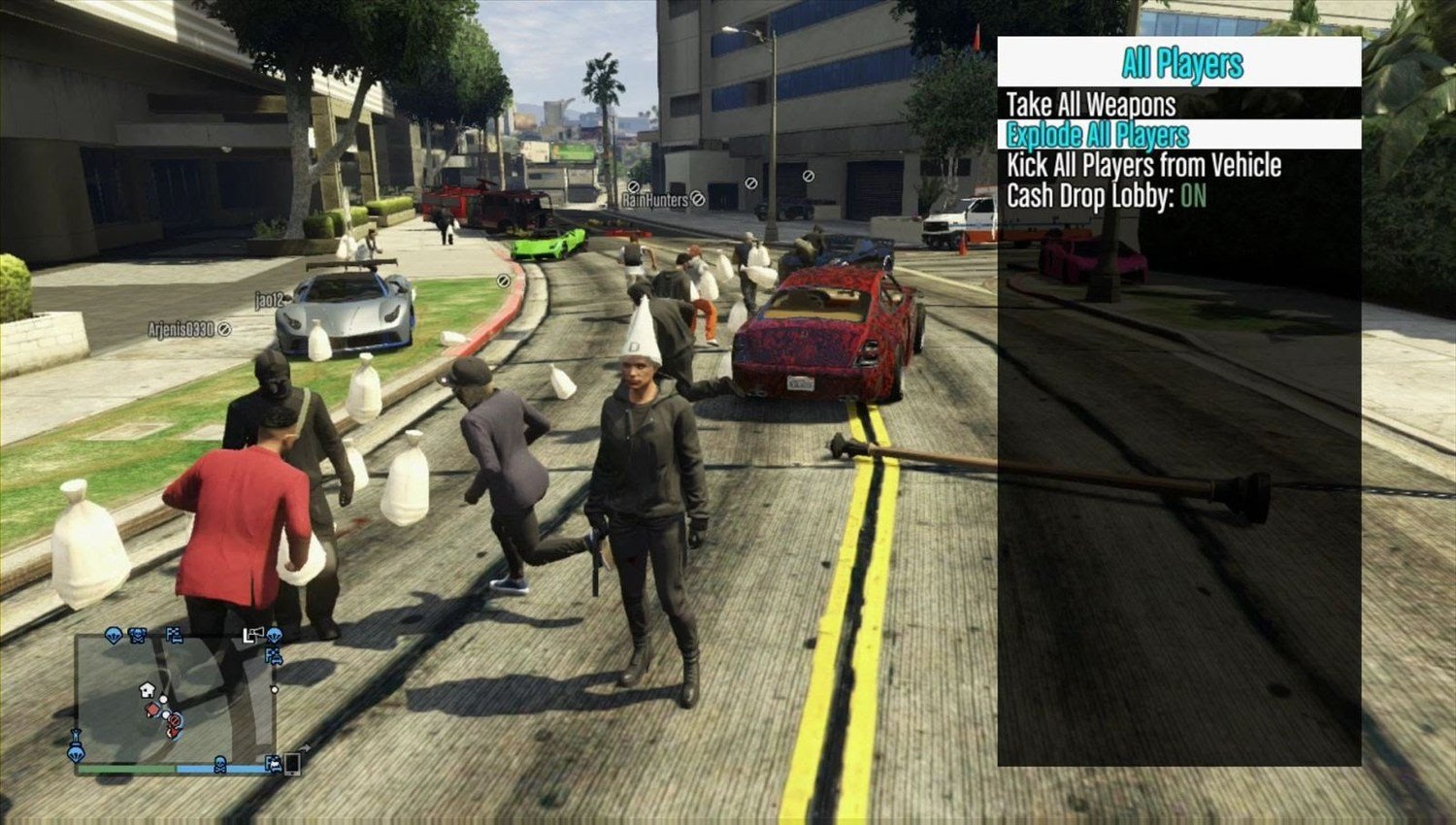Select Kick All Players from Vehicle

(1143, 165)
